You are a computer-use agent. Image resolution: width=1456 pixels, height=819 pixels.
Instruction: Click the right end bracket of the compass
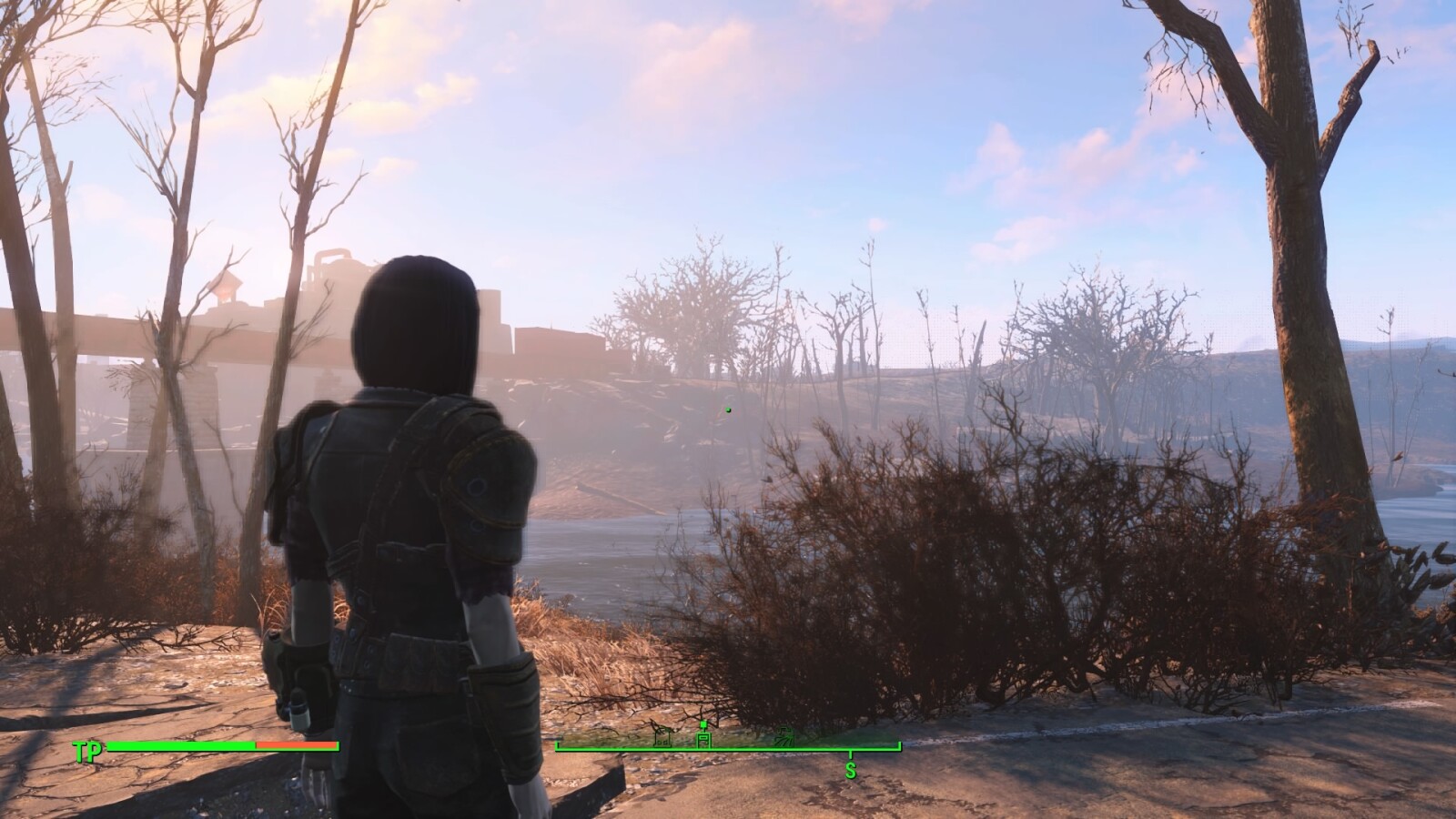coord(899,746)
